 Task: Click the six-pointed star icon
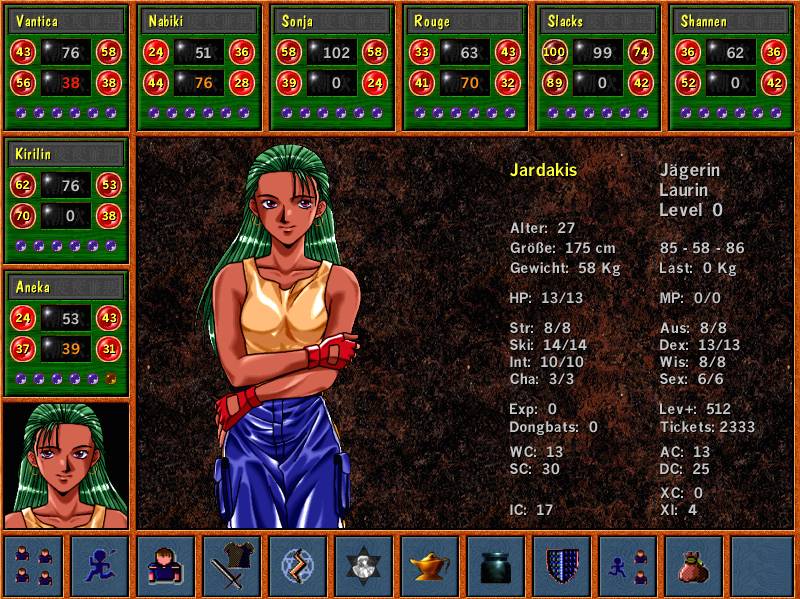pyautogui.click(x=364, y=565)
